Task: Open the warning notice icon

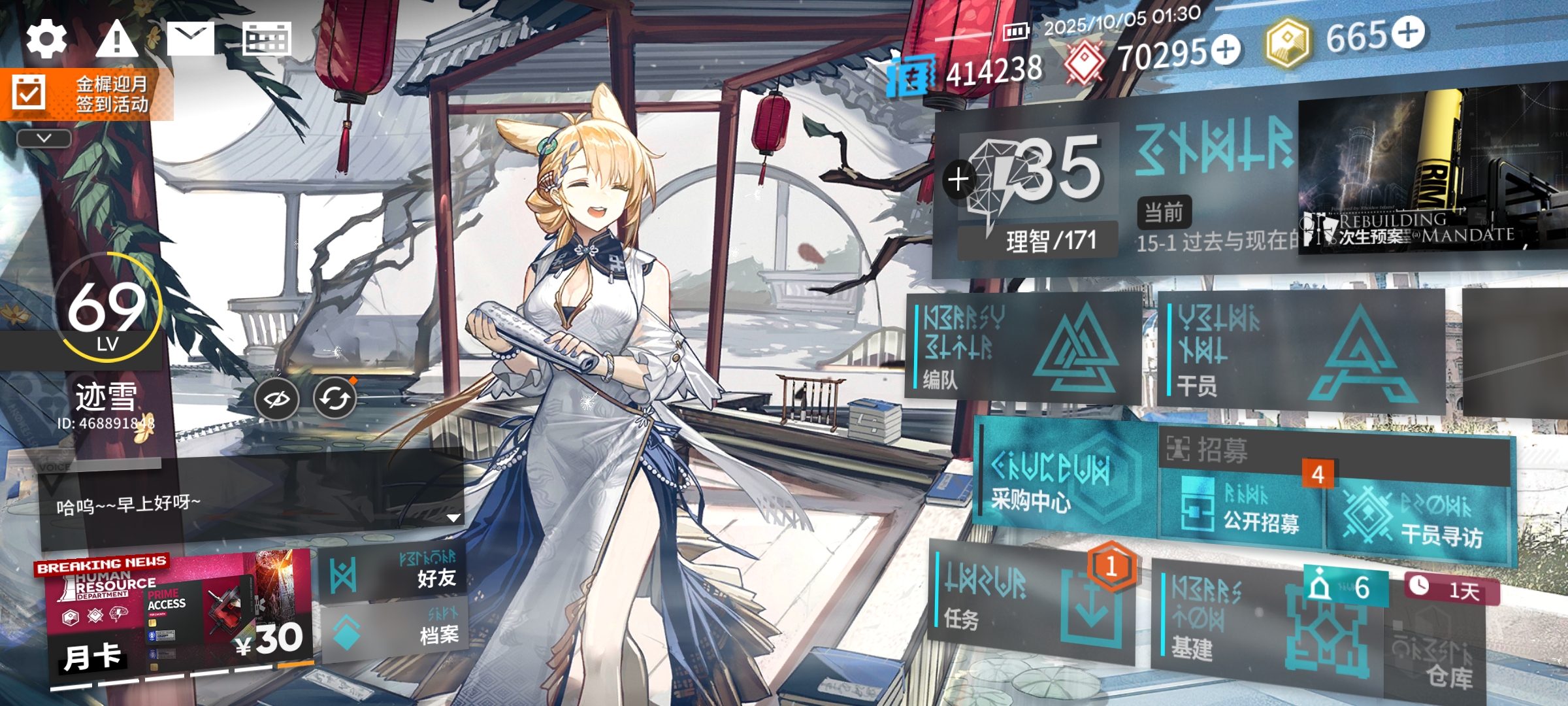Action: [x=117, y=38]
